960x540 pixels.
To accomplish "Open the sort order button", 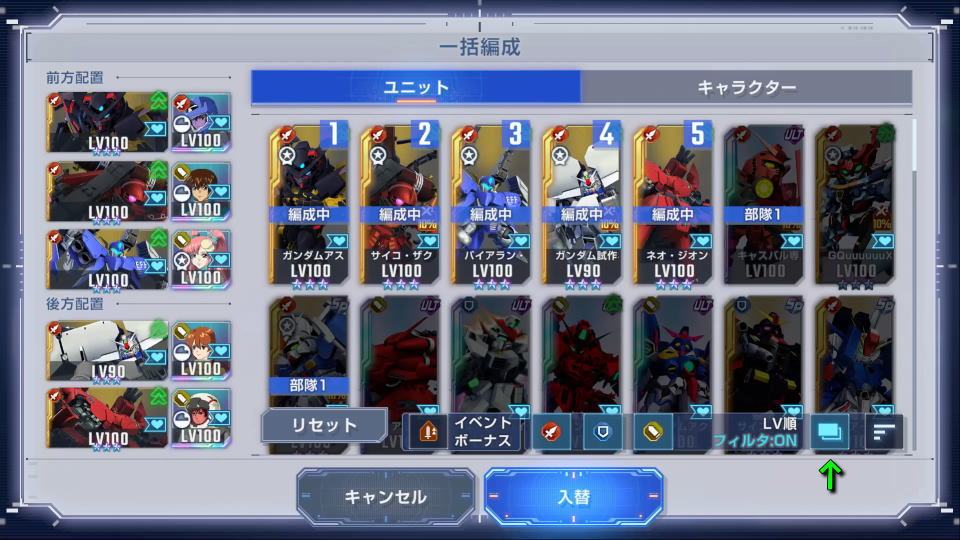I will pos(883,432).
